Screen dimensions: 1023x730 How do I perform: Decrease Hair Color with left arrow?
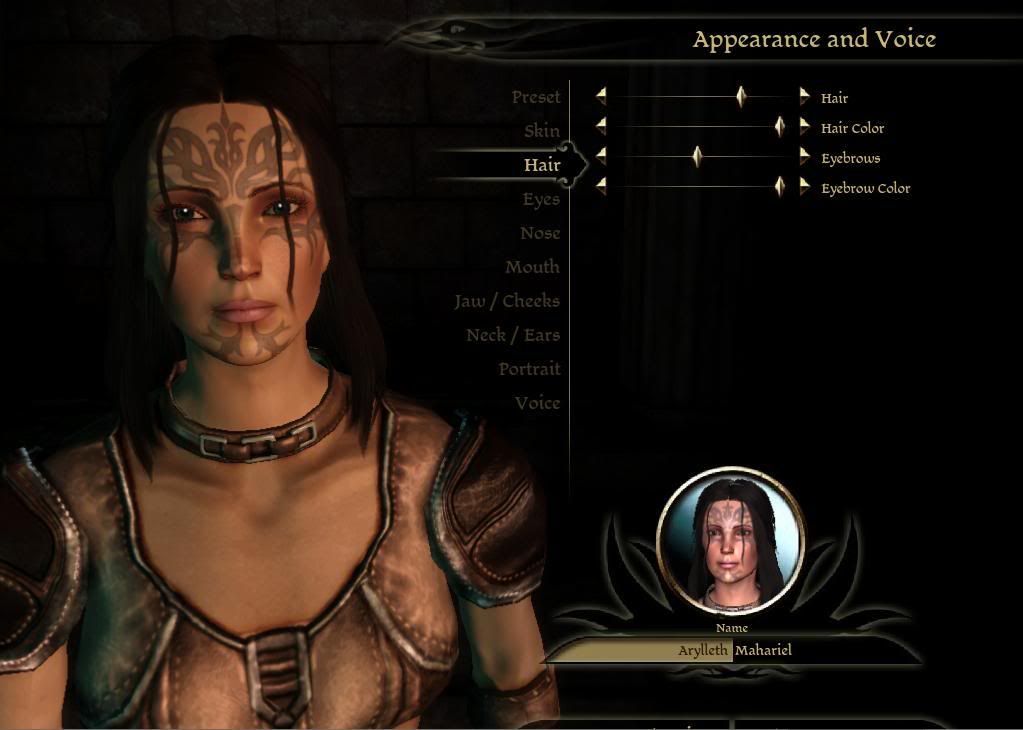(x=601, y=127)
